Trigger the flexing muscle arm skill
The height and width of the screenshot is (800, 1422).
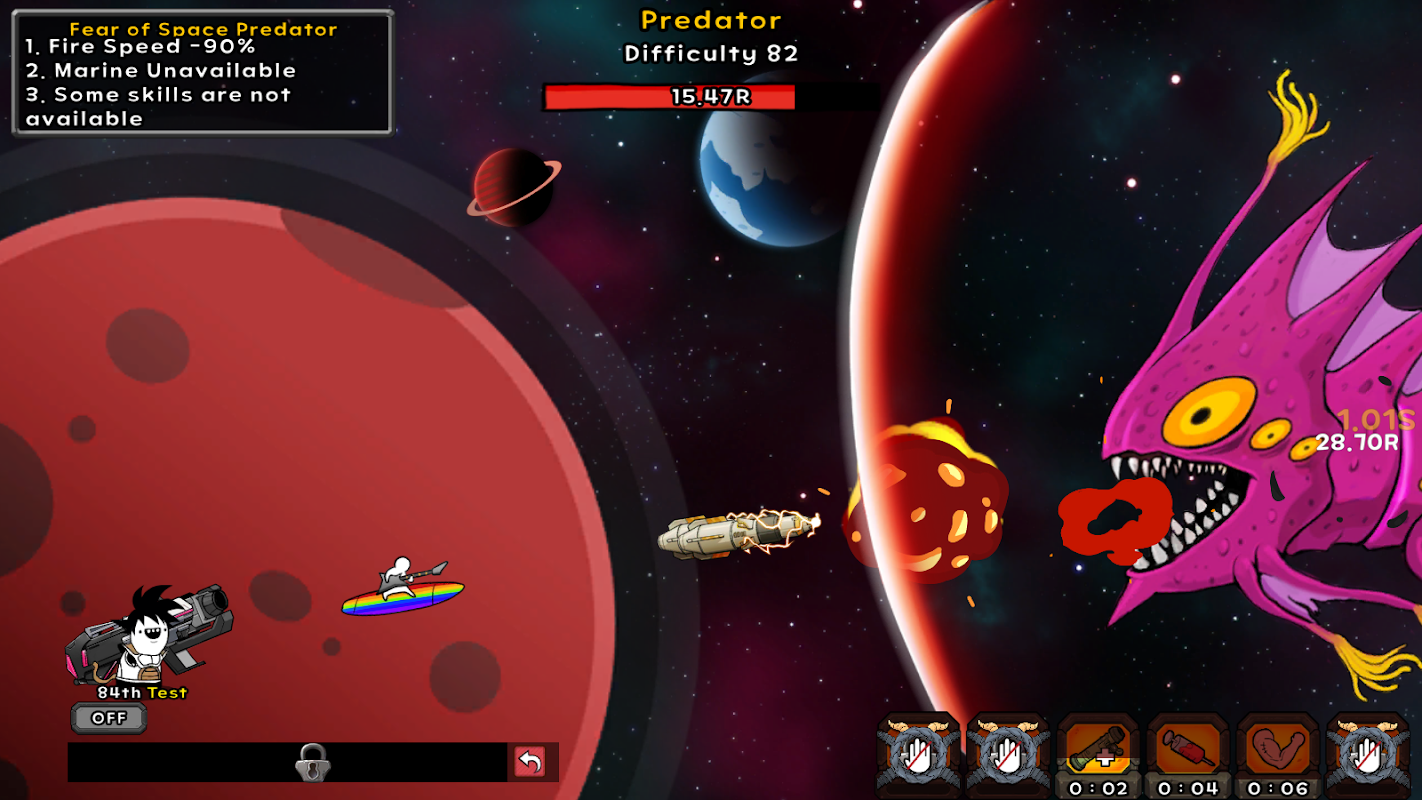click(1278, 748)
